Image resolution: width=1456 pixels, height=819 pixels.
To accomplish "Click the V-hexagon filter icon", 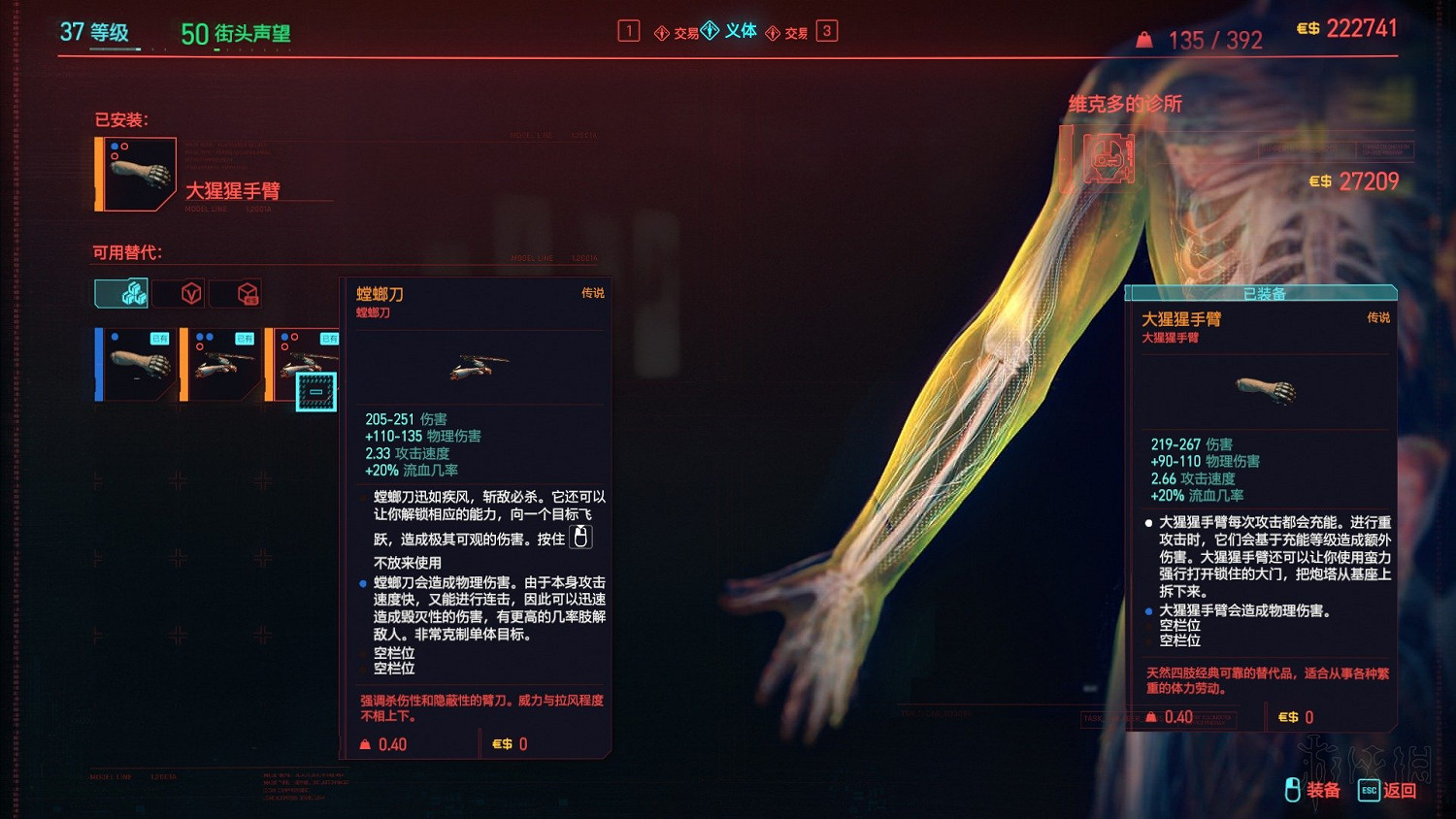I will coord(189,292).
